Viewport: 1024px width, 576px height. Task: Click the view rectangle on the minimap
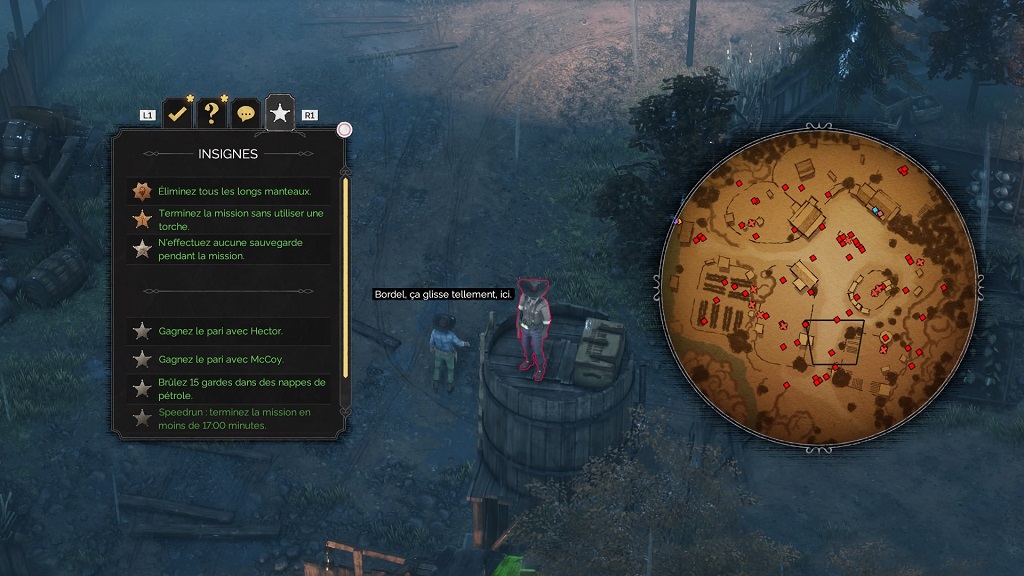point(836,342)
